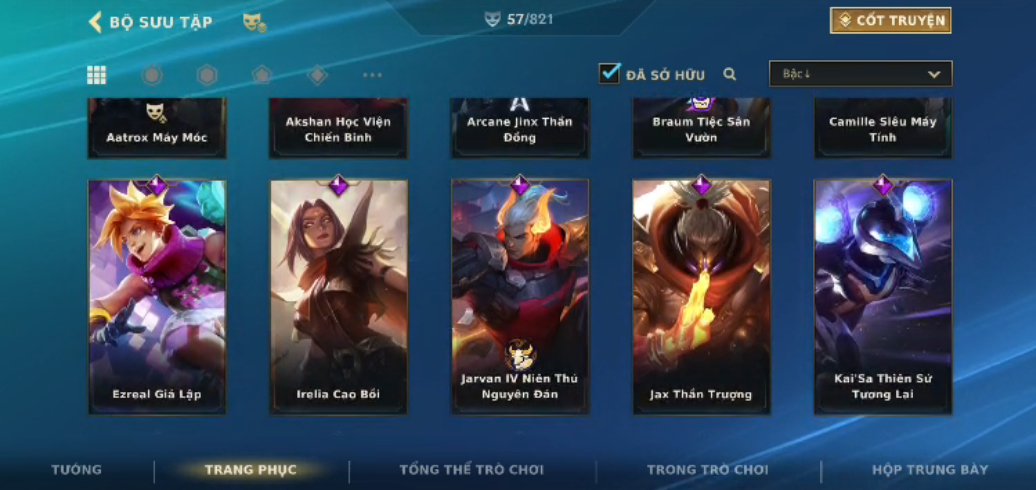
Task: Choose the Irelia Cao Bồi skin card
Action: coord(339,297)
